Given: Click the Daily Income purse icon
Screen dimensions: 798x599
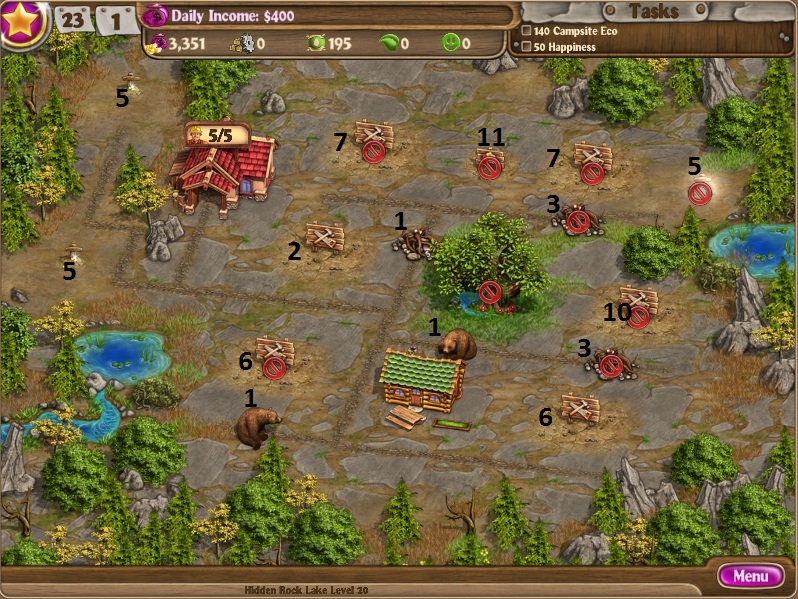Looking at the screenshot, I should (155, 16).
